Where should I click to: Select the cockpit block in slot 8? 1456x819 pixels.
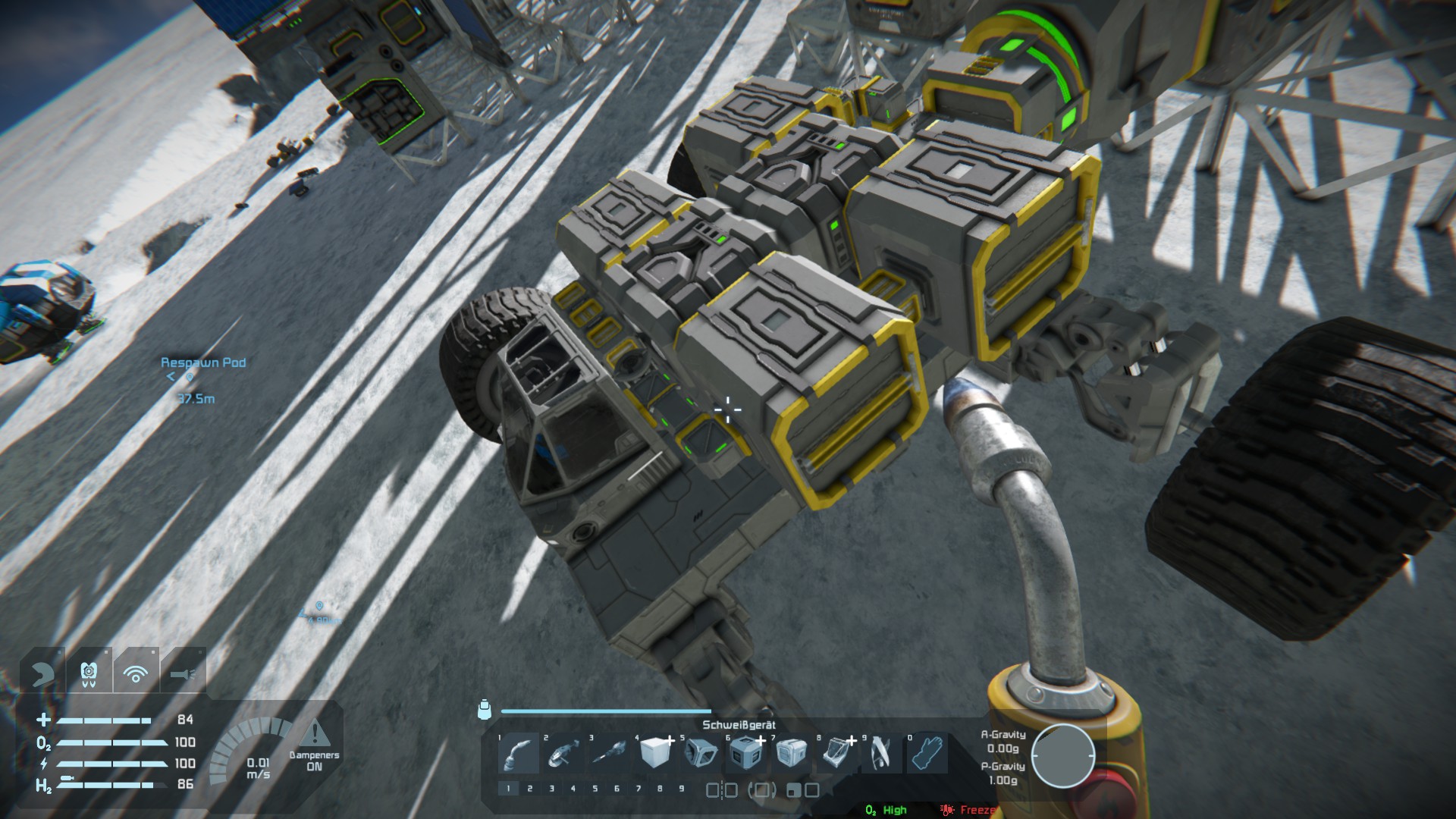pos(837,753)
